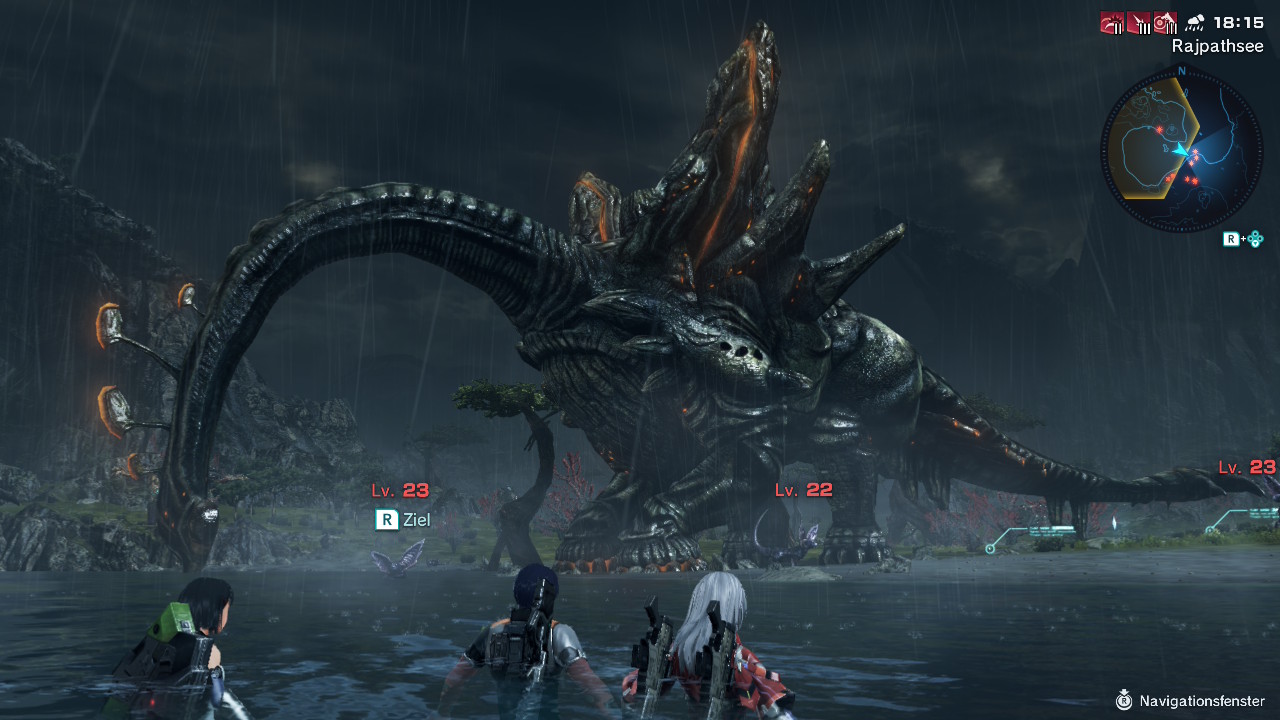The image size is (1280, 720).
Task: Check the red bullseye status icon
Action: tap(1165, 22)
